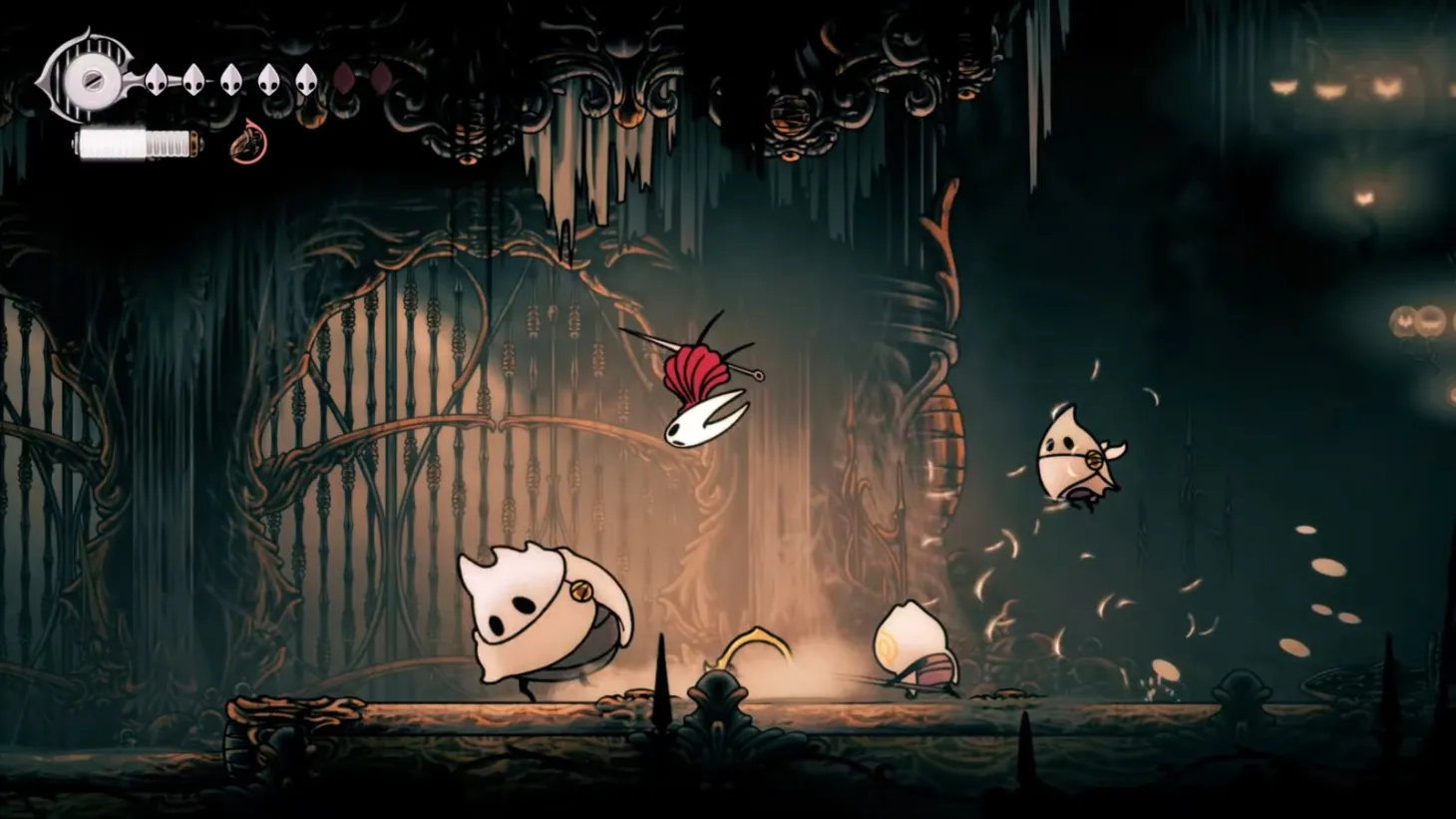
Task: Click the white silk thread meter bar
Action: click(x=137, y=141)
